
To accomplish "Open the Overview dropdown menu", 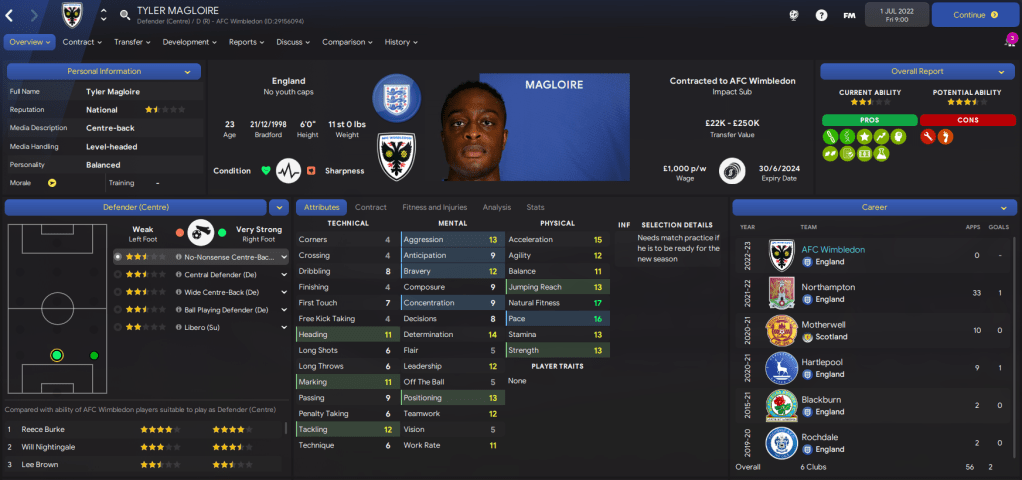I will coord(29,42).
